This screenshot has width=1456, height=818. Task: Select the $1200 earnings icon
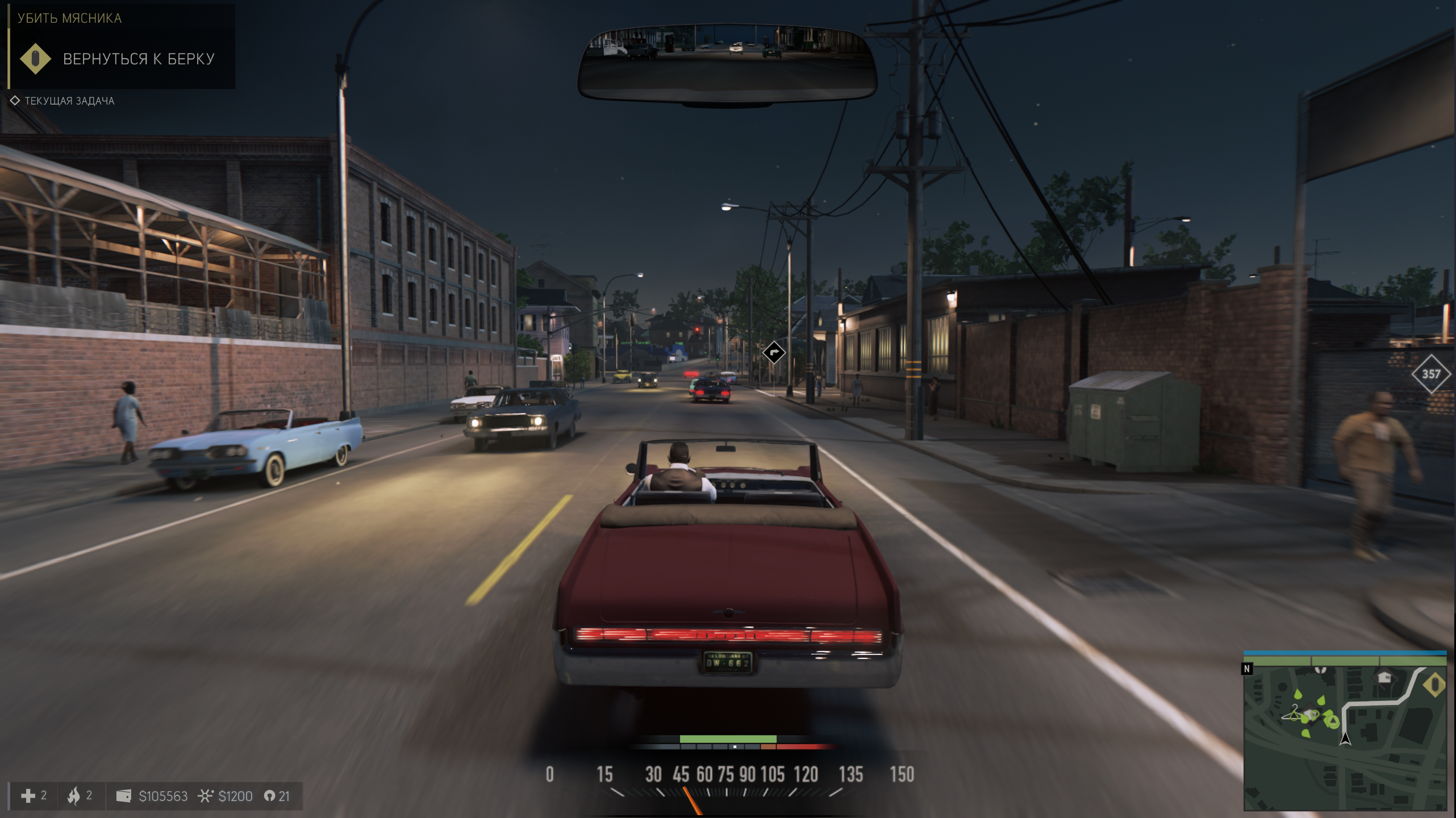pyautogui.click(x=205, y=796)
